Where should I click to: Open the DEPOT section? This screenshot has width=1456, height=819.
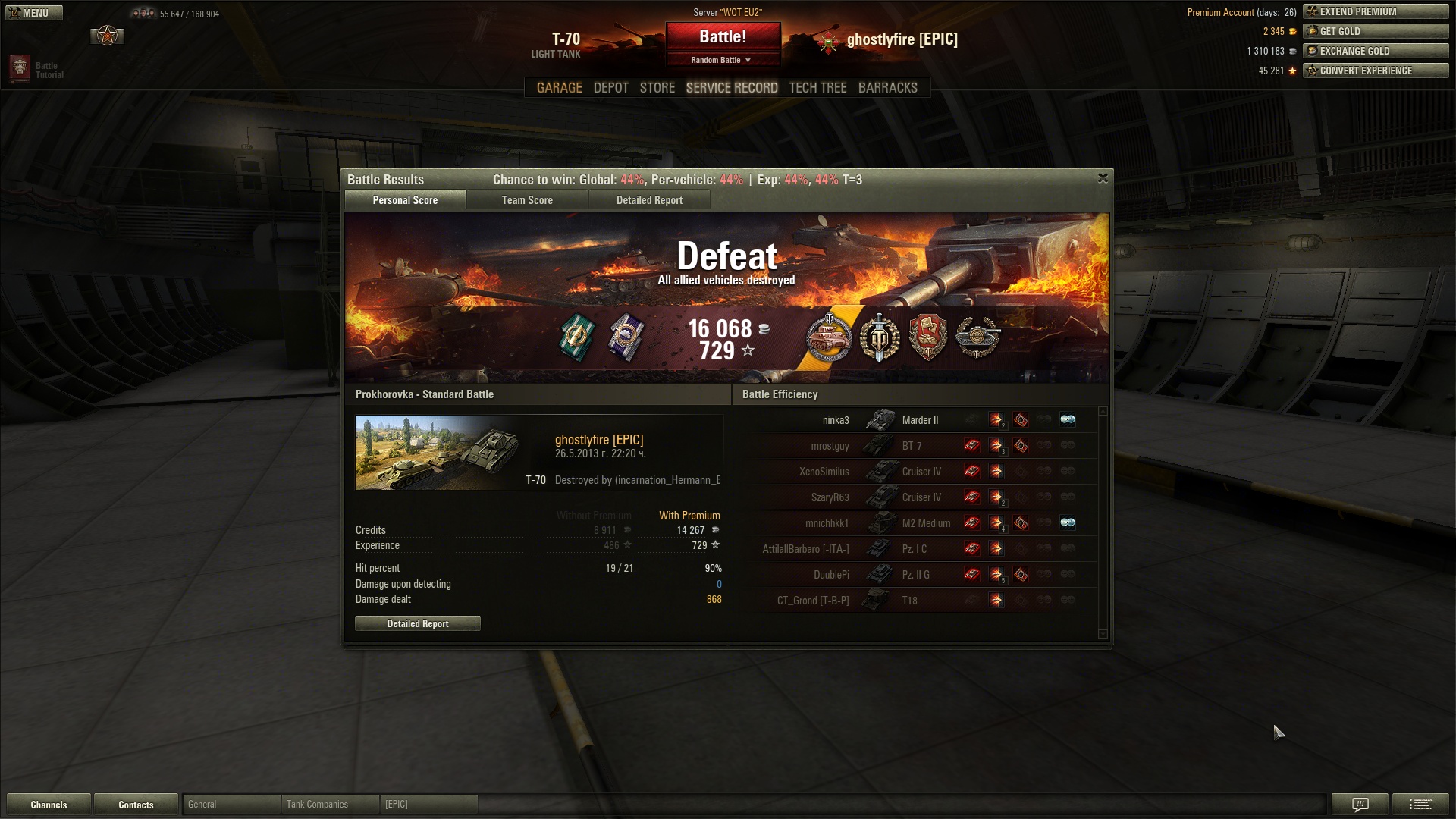tap(610, 88)
